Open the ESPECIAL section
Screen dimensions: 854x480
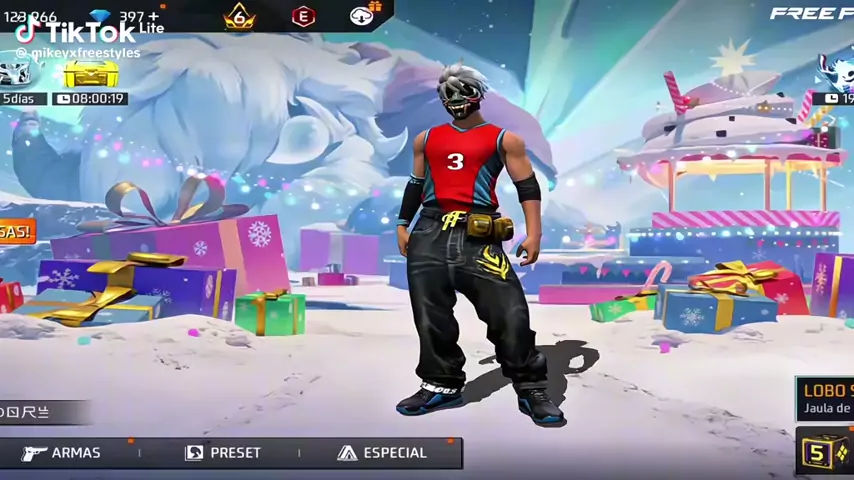382,453
